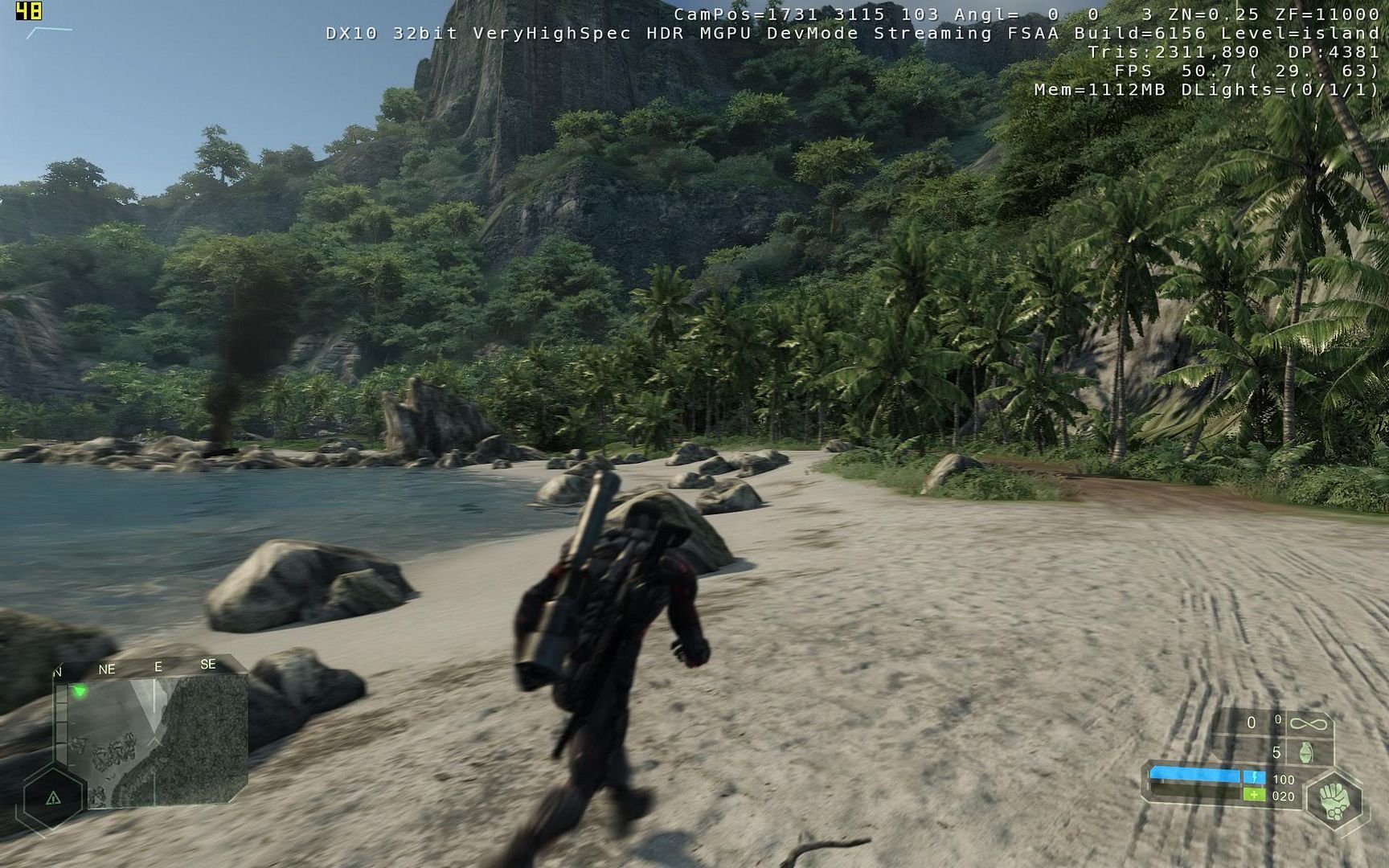This screenshot has height=868, width=1389.
Task: Select the grenade icon
Action: coord(1305,752)
